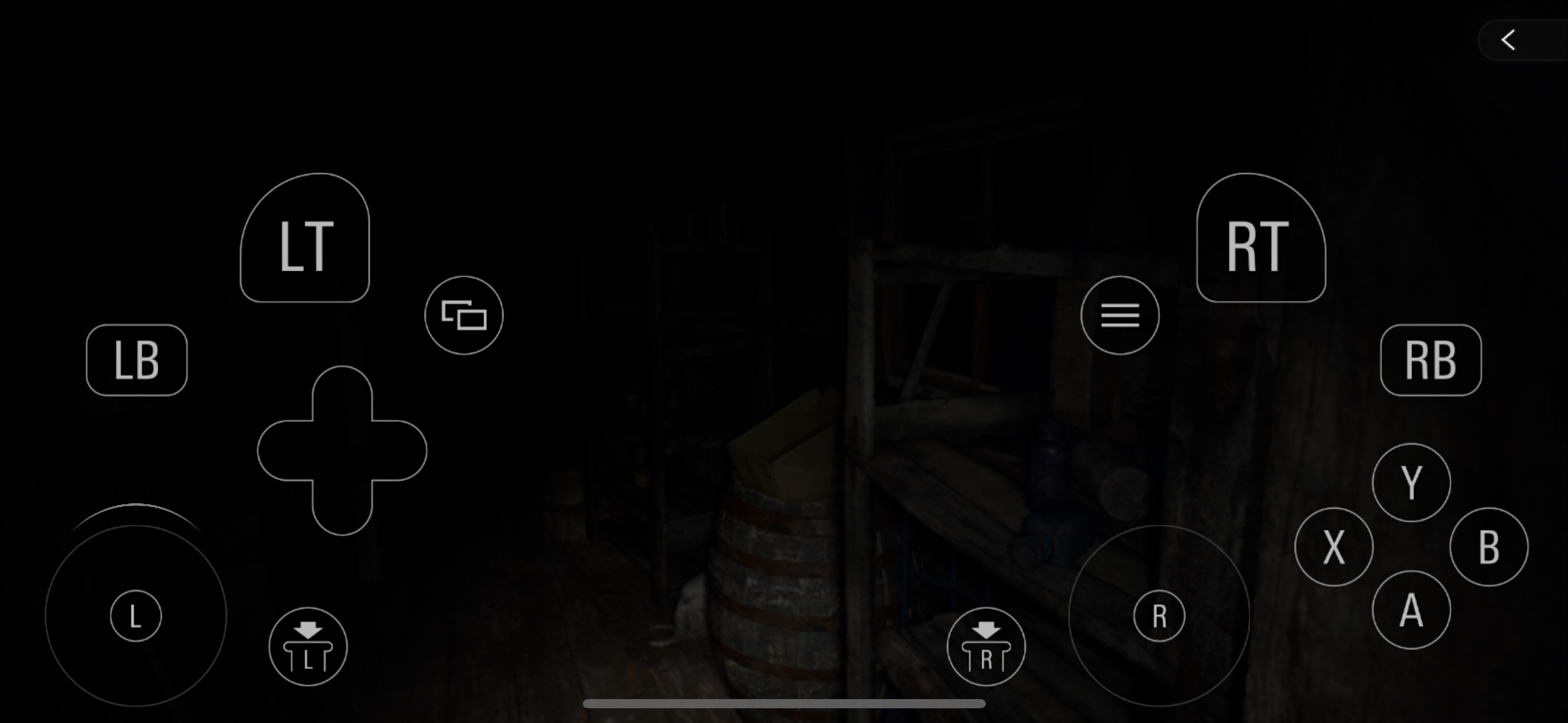Viewport: 1568px width, 723px height.
Task: Select the Y face button
Action: (1410, 483)
